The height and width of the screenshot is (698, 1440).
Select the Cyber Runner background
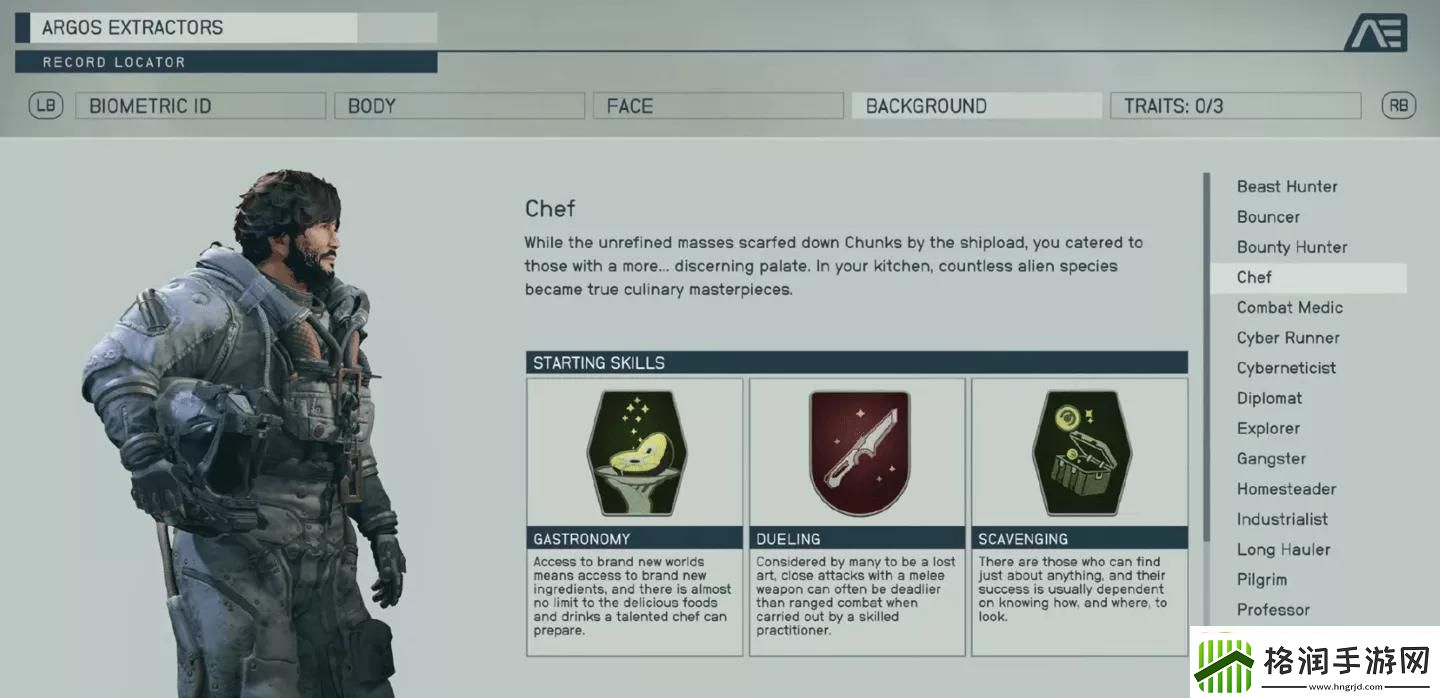coord(1288,338)
